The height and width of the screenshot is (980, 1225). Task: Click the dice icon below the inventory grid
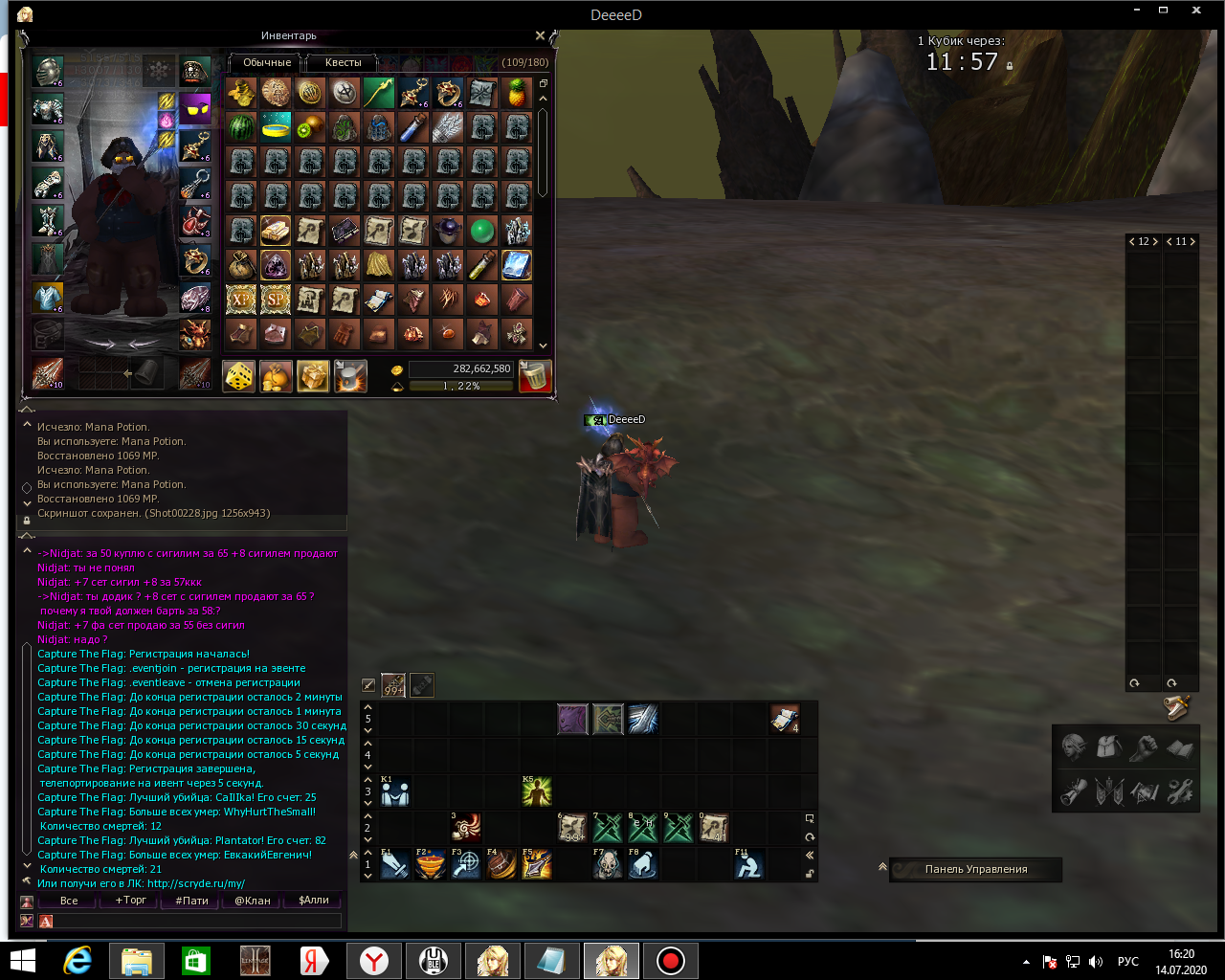238,375
